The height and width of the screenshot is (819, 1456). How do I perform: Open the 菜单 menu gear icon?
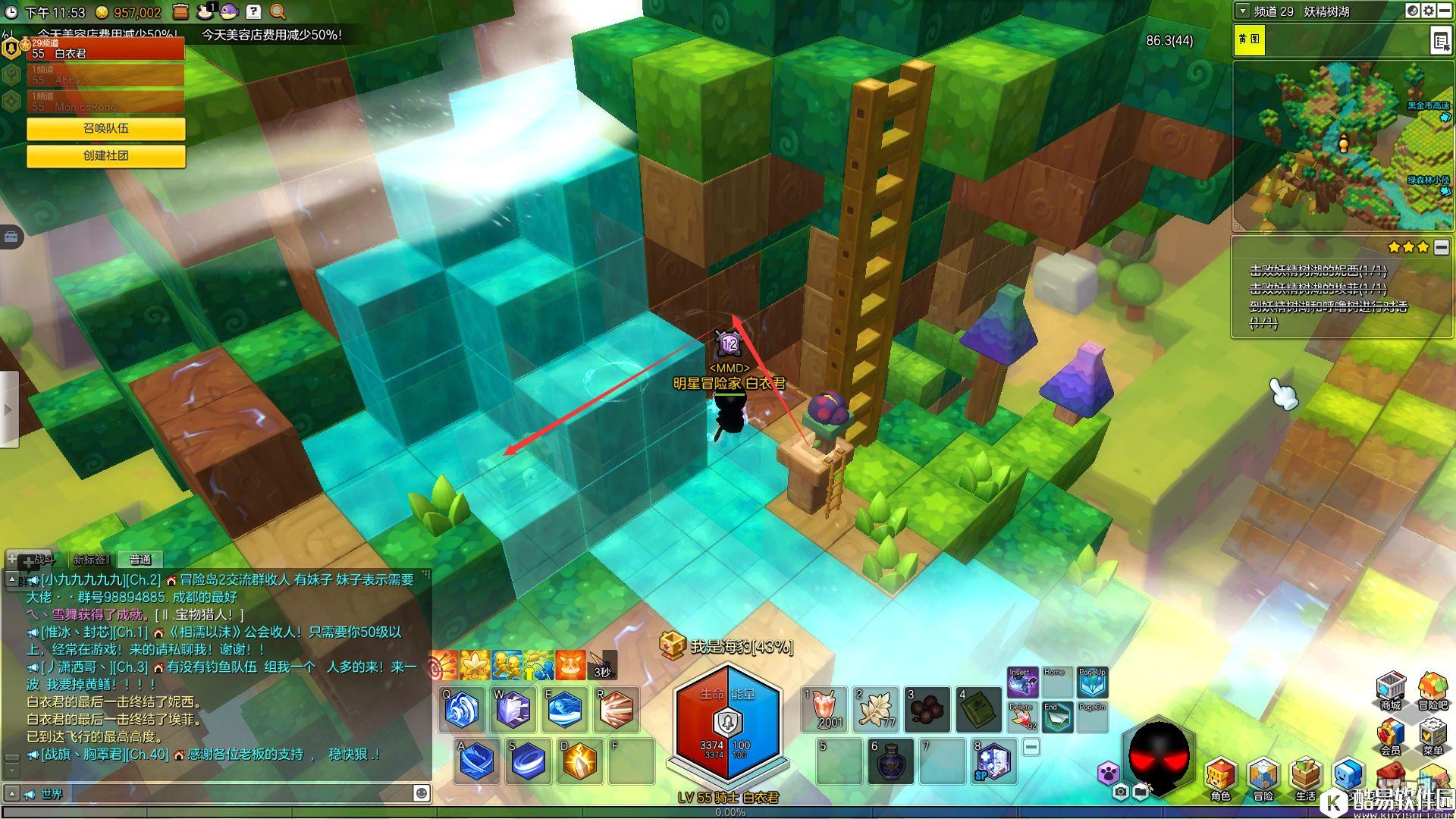coord(1432,736)
